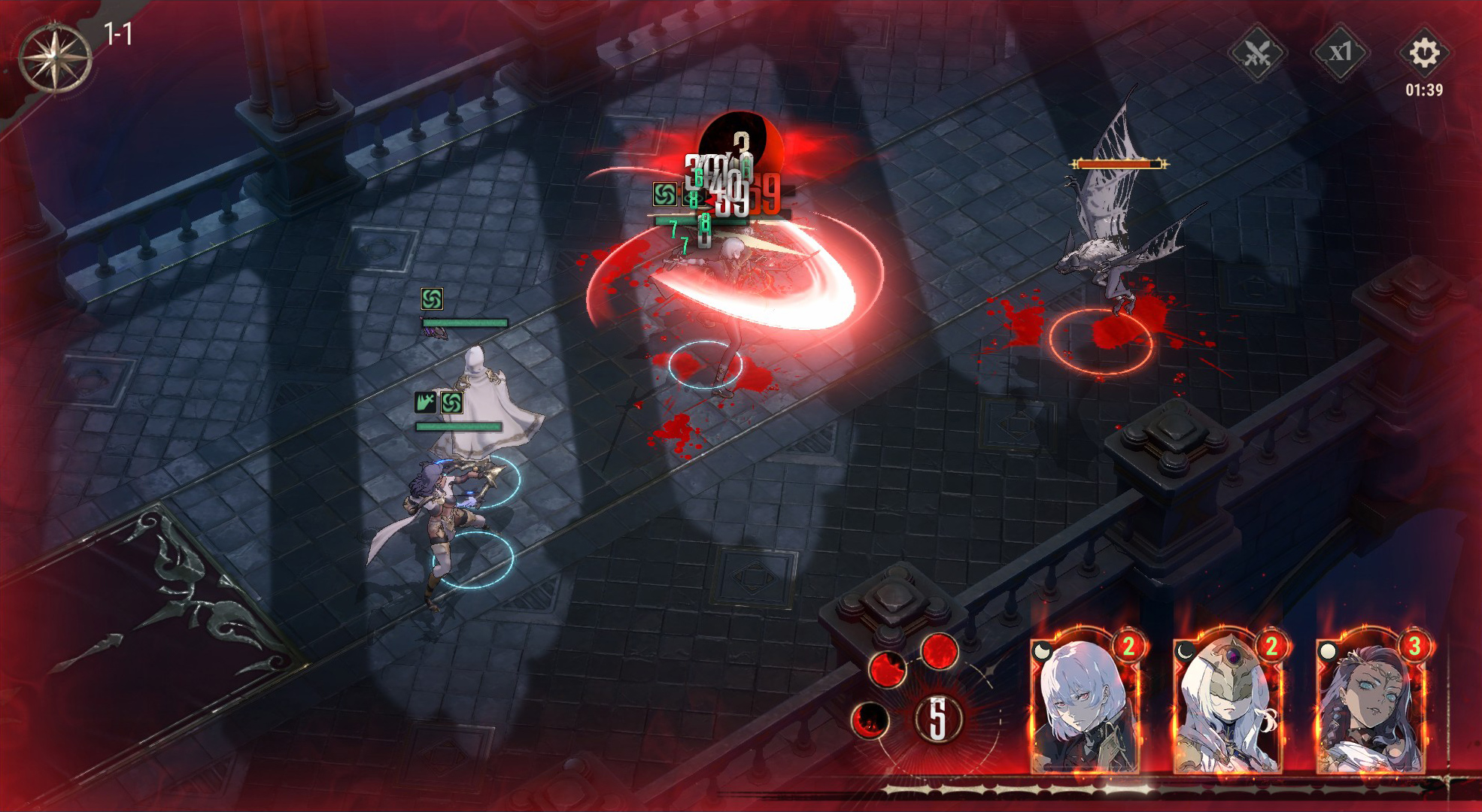Change the x1 battle speed
This screenshot has height=812, width=1482.
click(1340, 53)
